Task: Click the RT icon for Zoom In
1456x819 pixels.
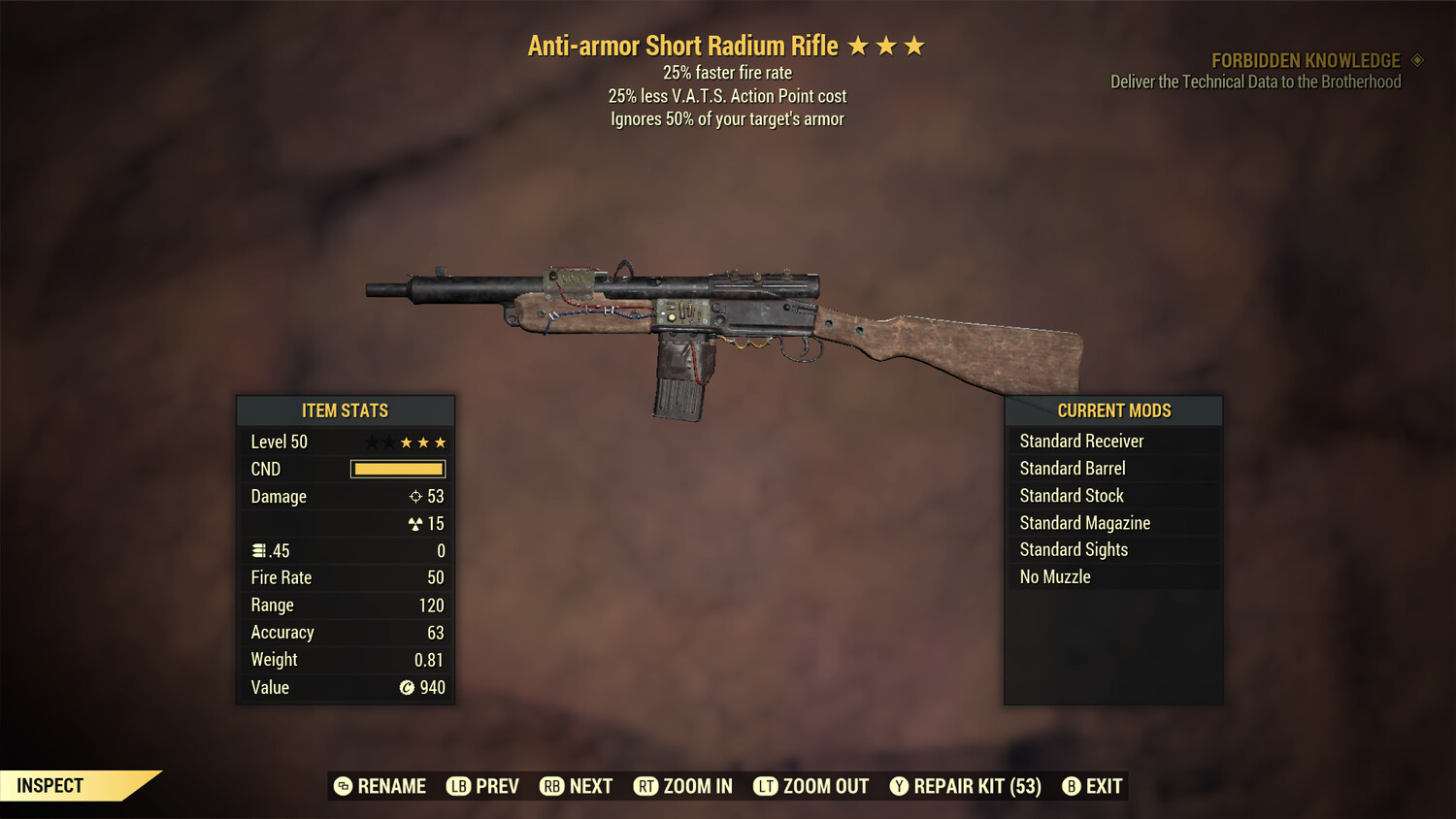Action: (x=646, y=786)
